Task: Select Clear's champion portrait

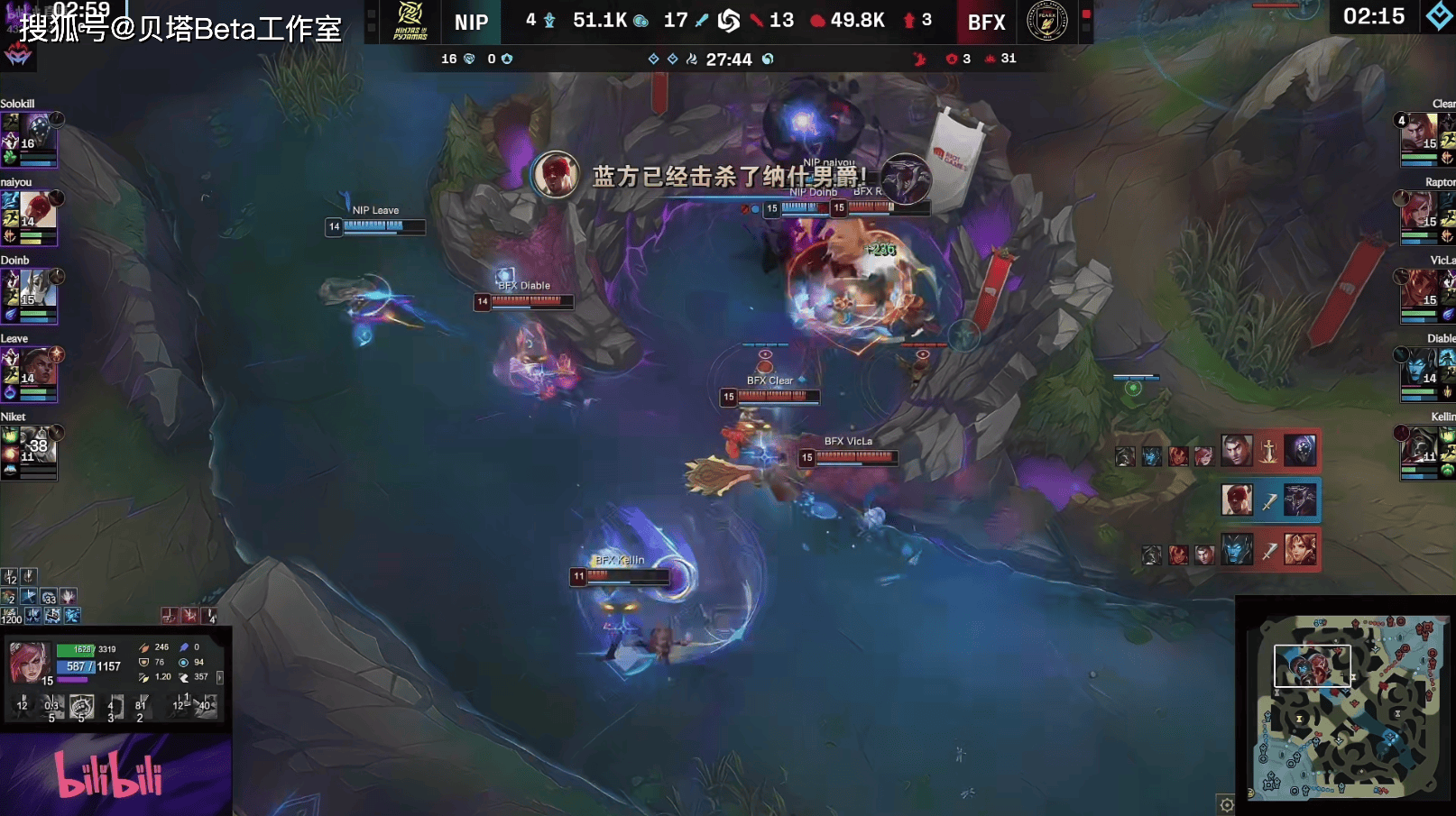Action: pyautogui.click(x=1420, y=135)
